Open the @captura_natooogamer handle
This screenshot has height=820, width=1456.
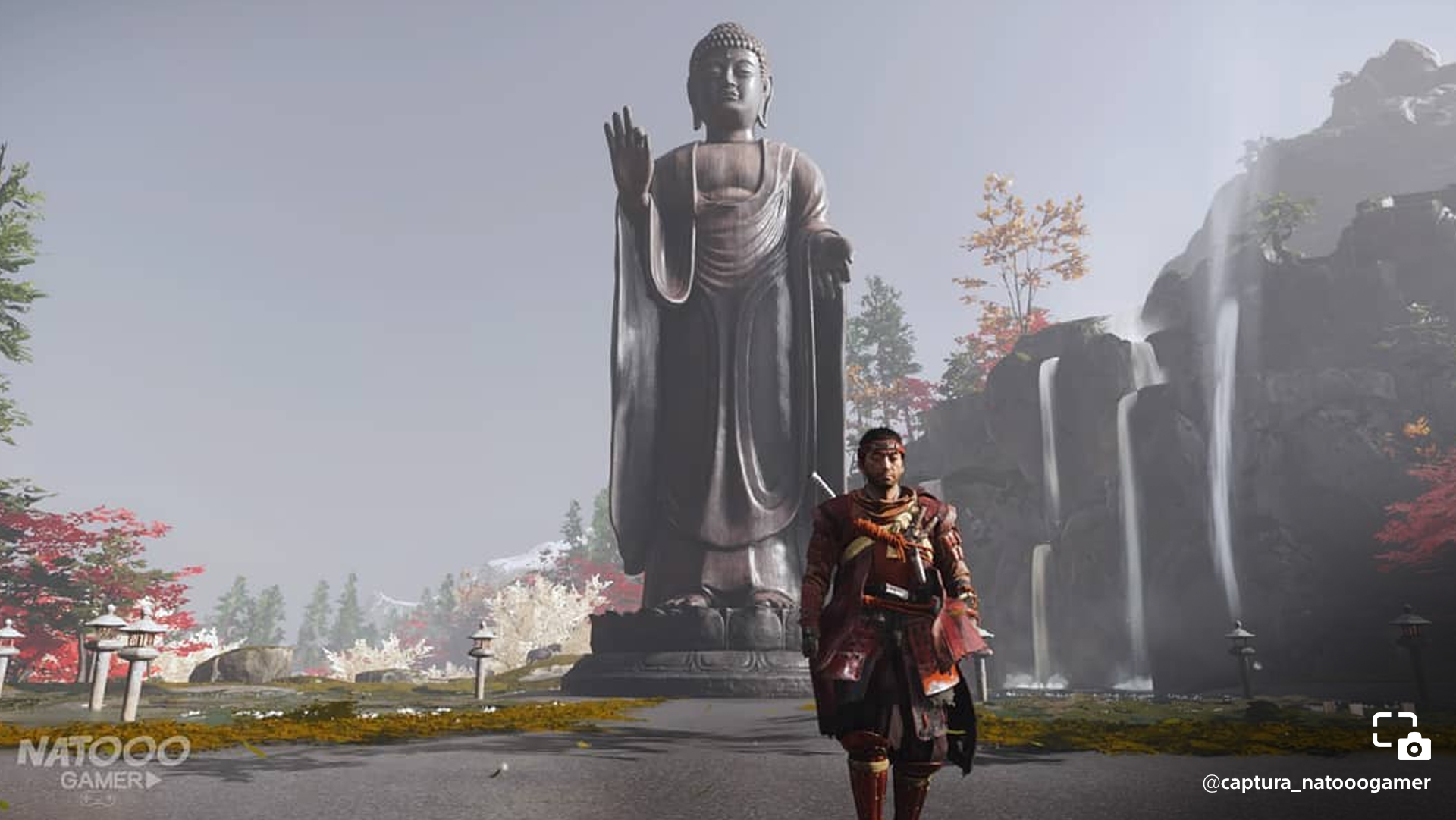point(1316,783)
